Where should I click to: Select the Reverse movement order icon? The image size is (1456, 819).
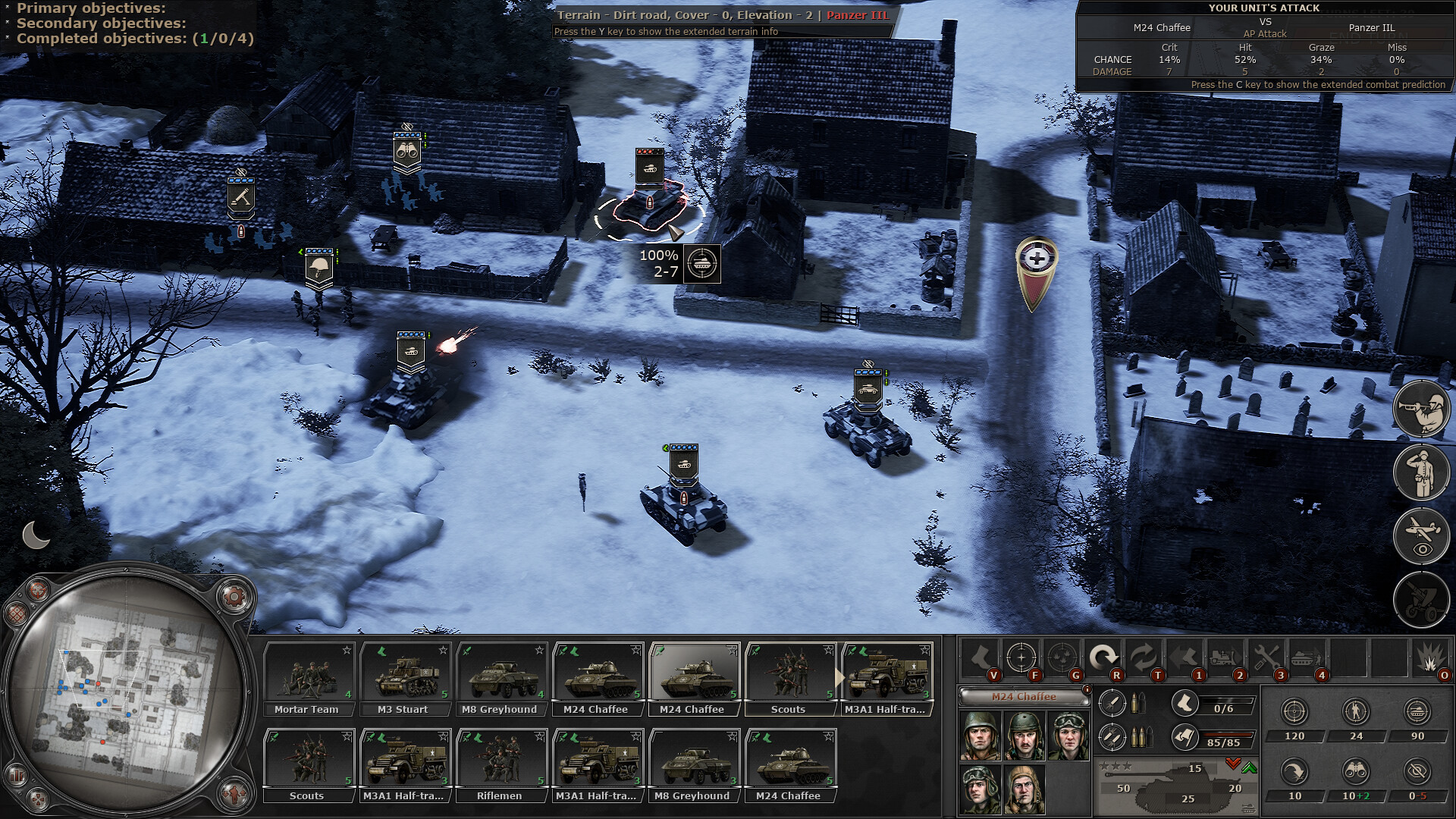pyautogui.click(x=1144, y=658)
